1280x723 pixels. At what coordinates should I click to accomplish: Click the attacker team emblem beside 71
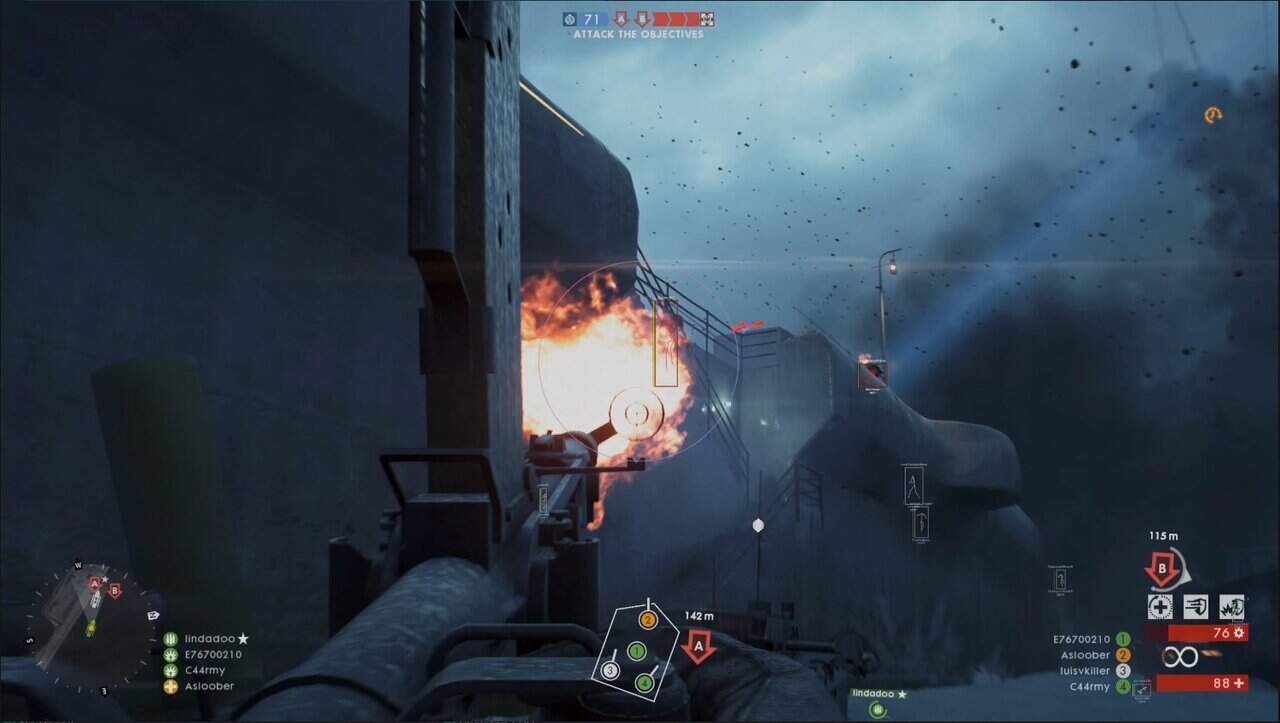click(x=570, y=19)
